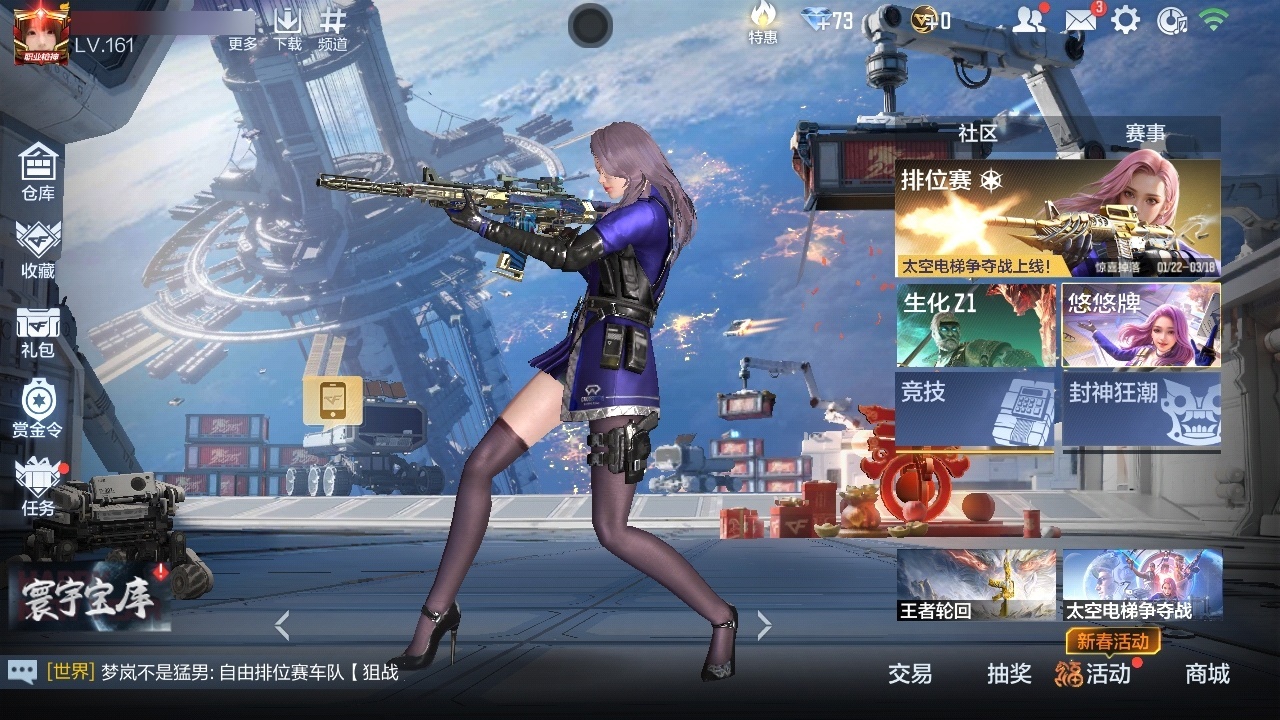Open the mail inbox showing 3 notifications

tap(1080, 18)
